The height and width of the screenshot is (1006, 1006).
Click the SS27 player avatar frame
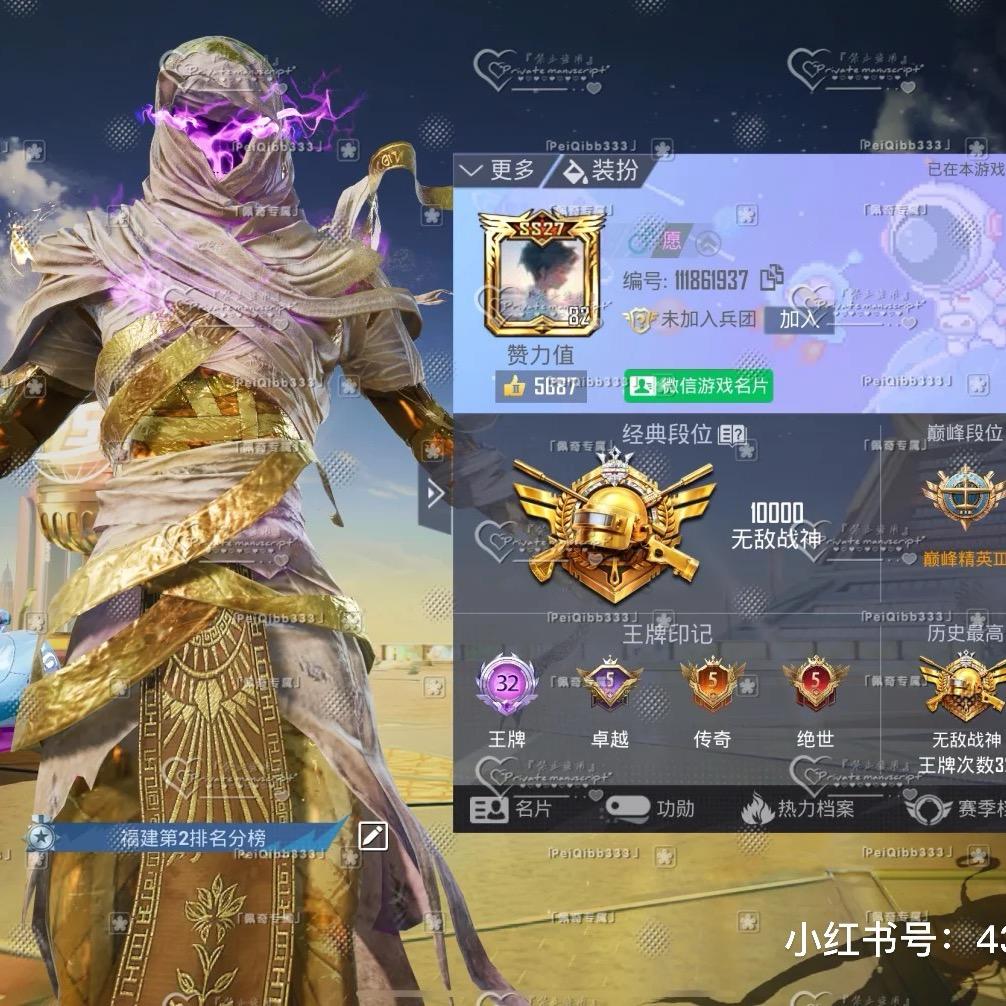[x=540, y=273]
